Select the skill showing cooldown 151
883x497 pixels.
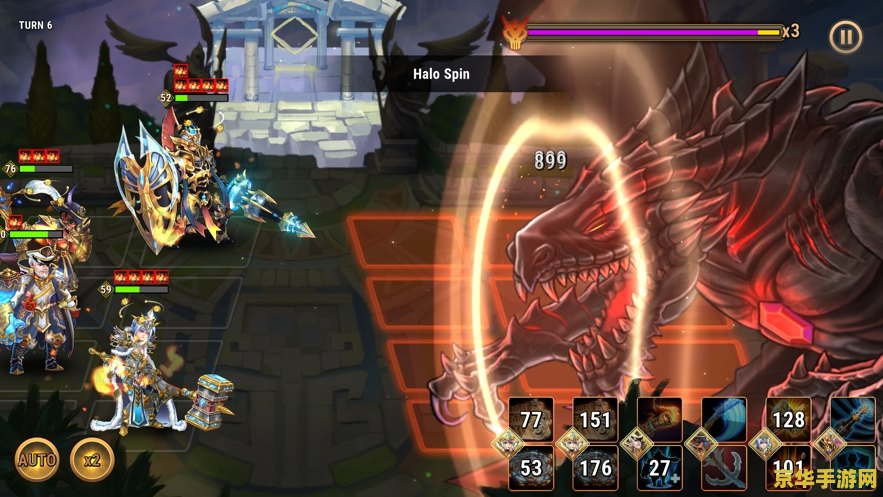[x=595, y=419]
